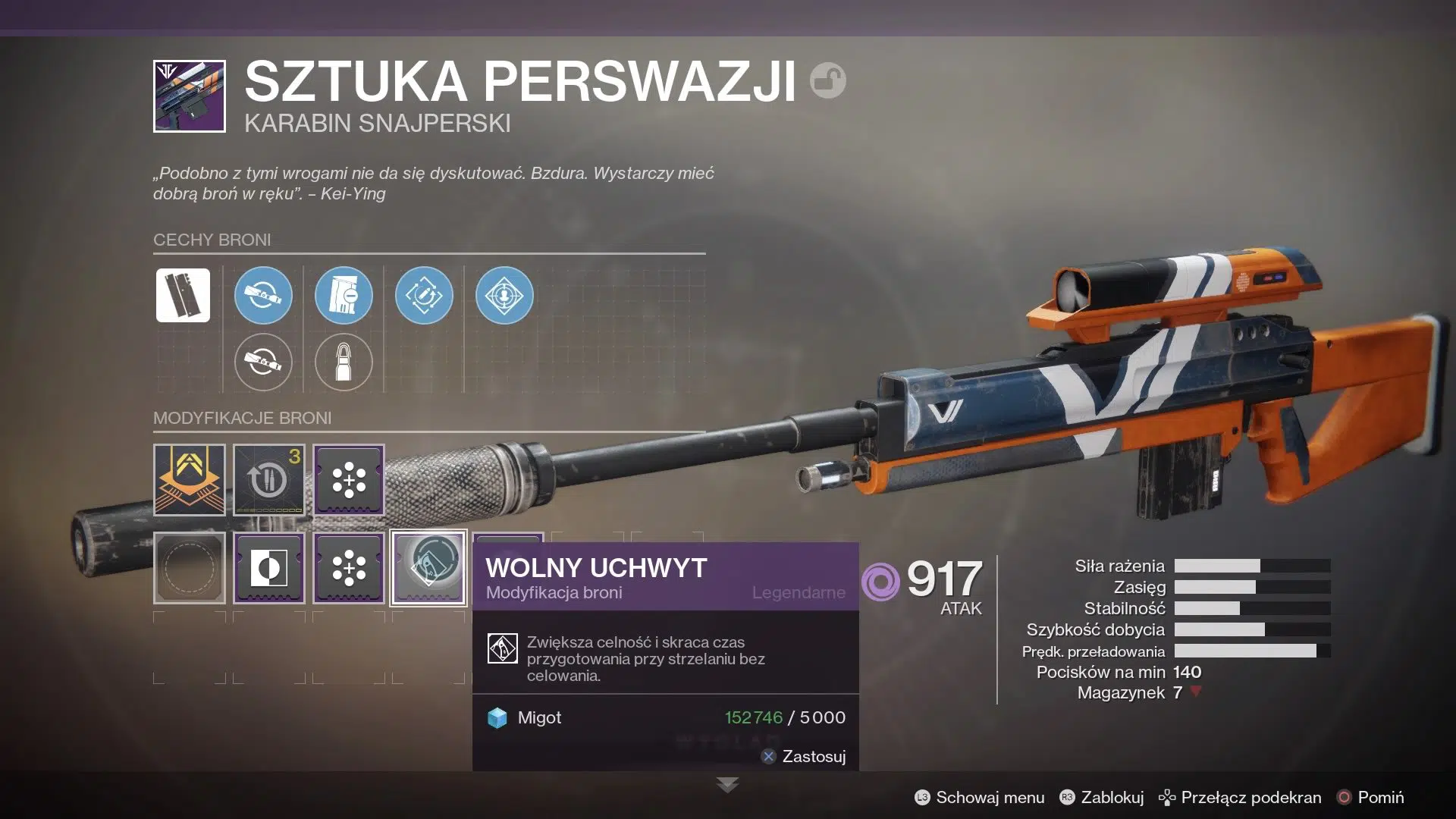Click the first blue scope perk icon

tap(263, 296)
